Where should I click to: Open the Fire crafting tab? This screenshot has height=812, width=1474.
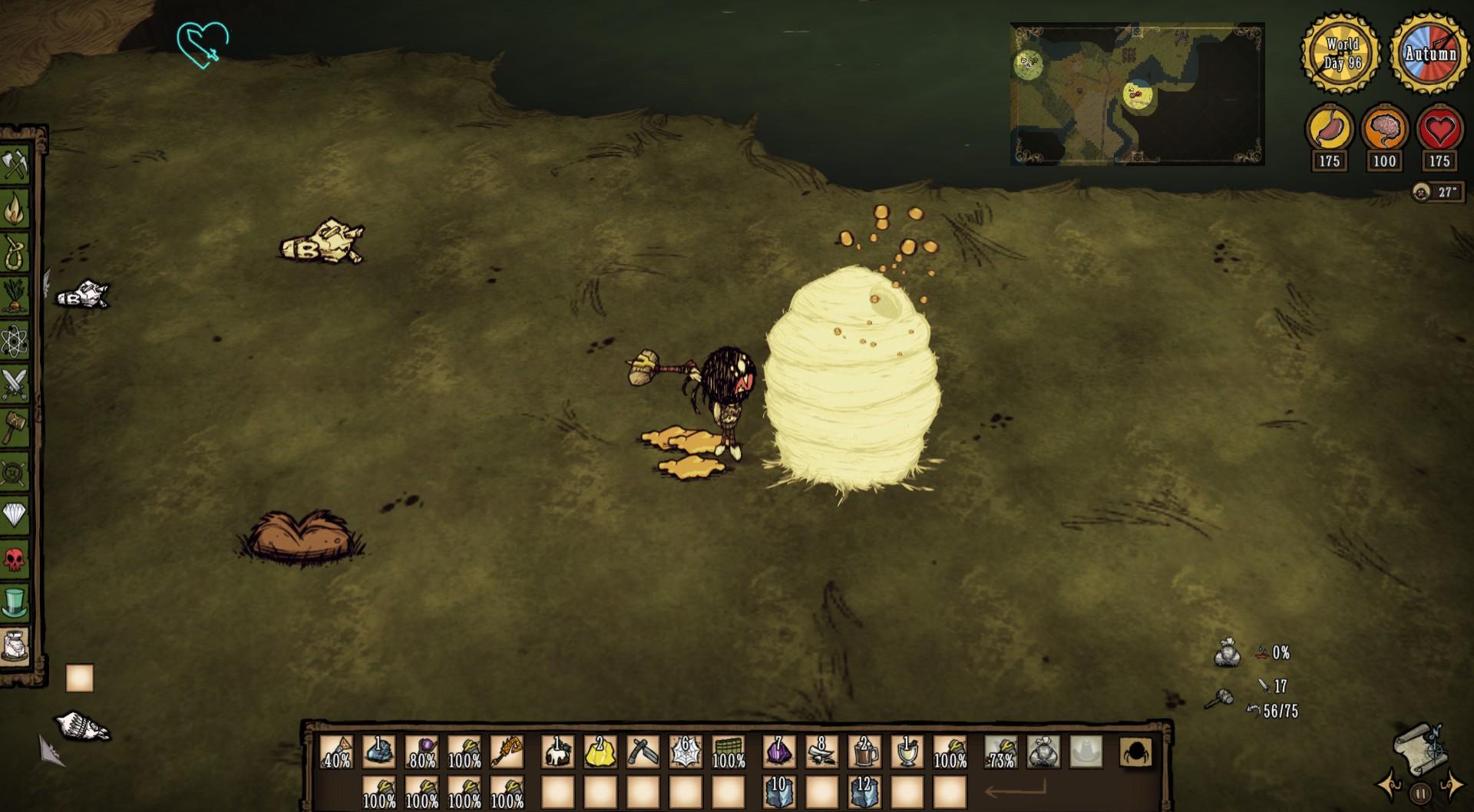click(x=15, y=209)
